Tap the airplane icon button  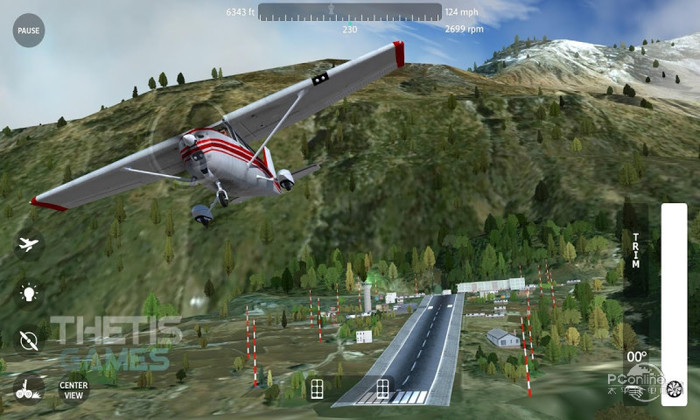(x=28, y=244)
